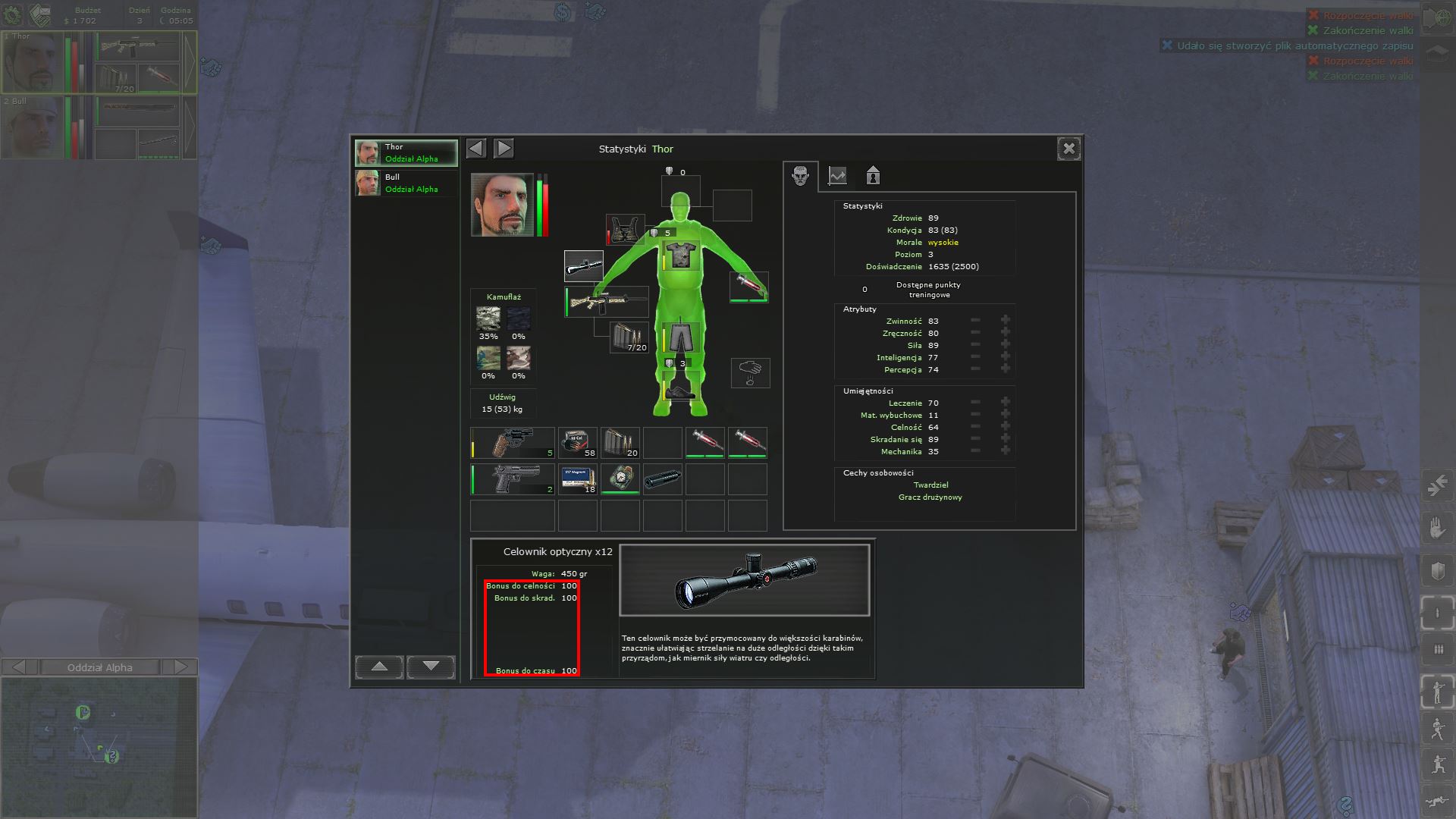Go to the next mercenary with right arrow
1456x819 pixels.
coord(504,148)
